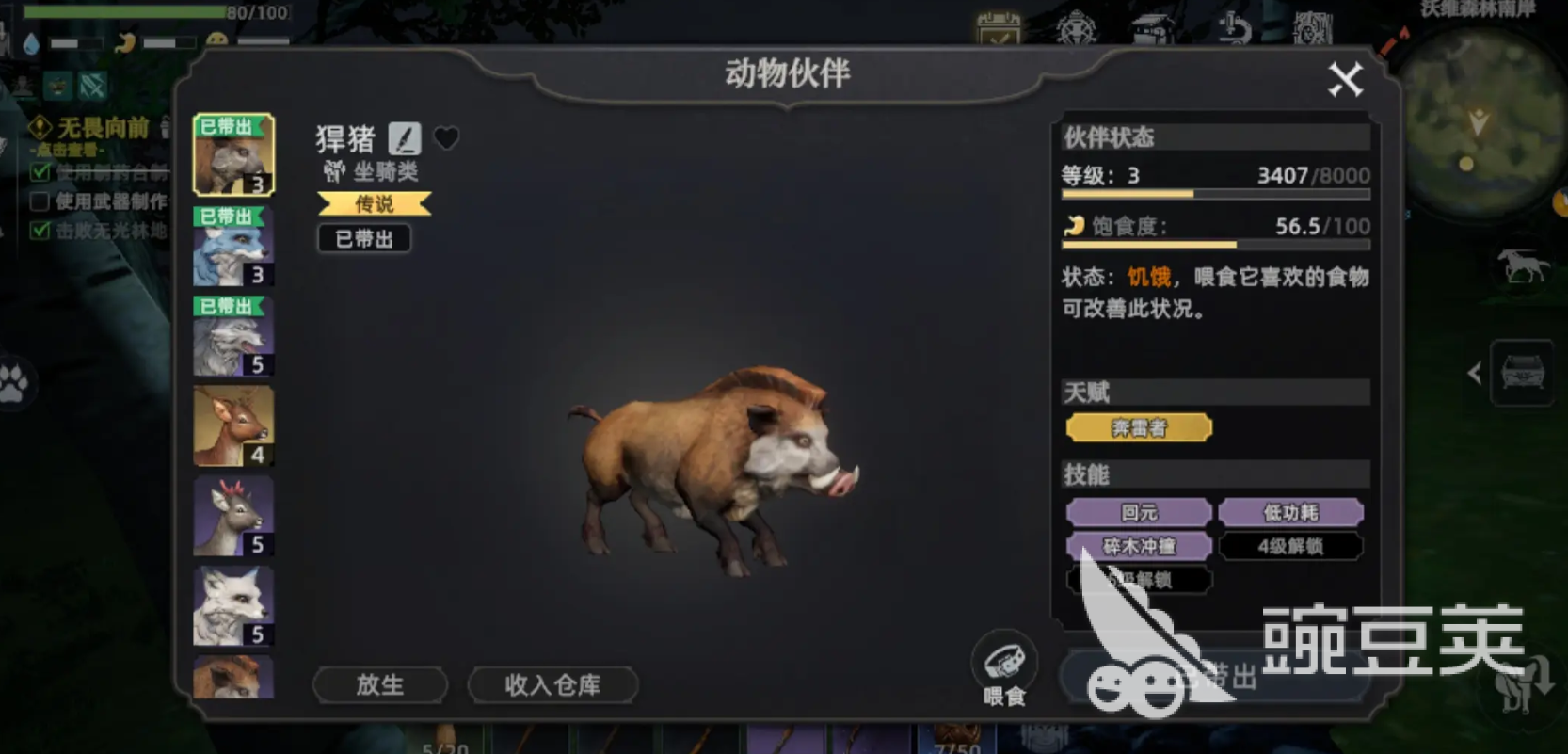The width and height of the screenshot is (1568, 754).
Task: Click the 饱食度 satiety progress bar
Action: 1214,243
